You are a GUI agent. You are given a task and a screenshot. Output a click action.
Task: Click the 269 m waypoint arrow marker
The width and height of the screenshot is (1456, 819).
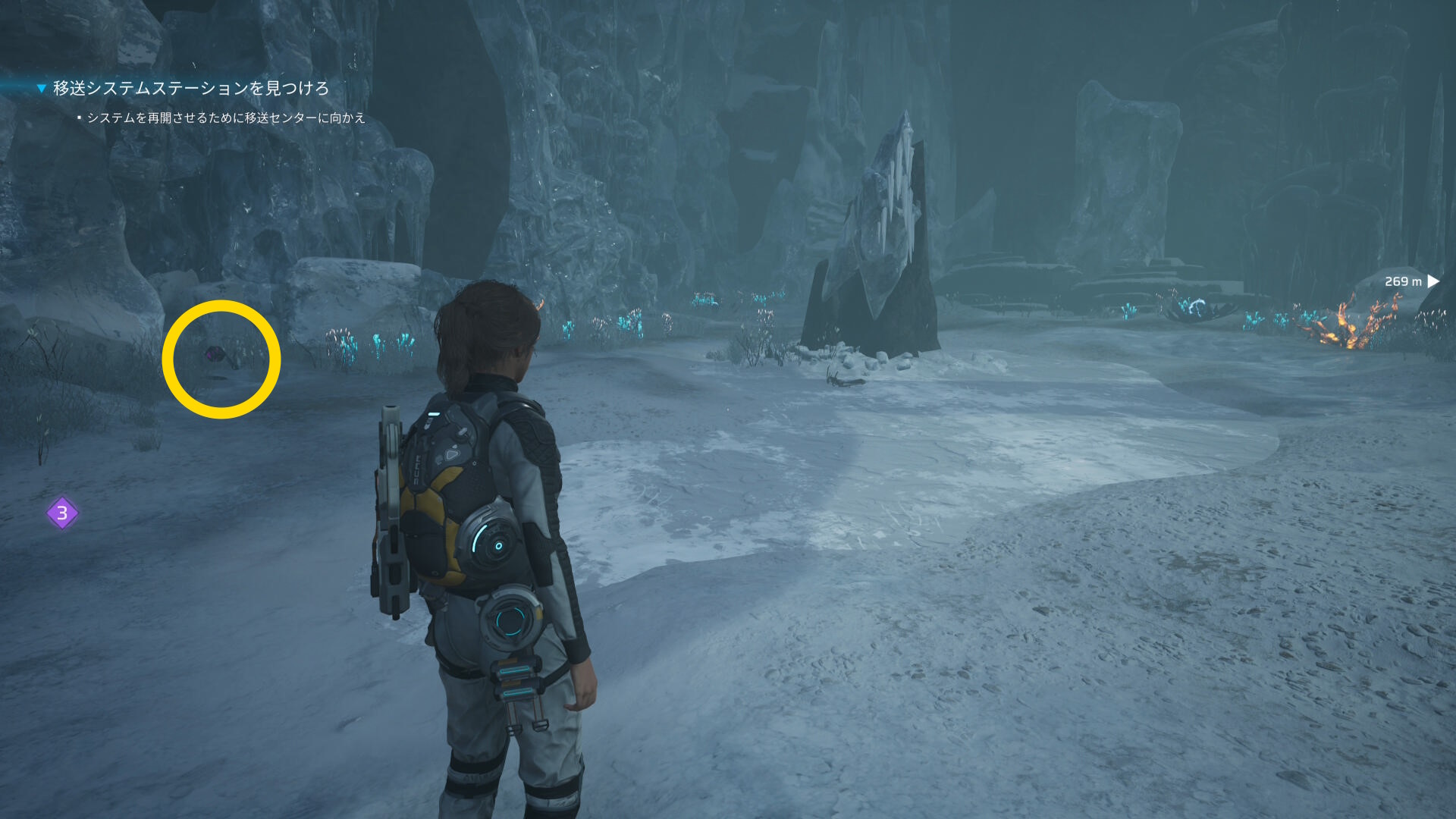click(1432, 281)
